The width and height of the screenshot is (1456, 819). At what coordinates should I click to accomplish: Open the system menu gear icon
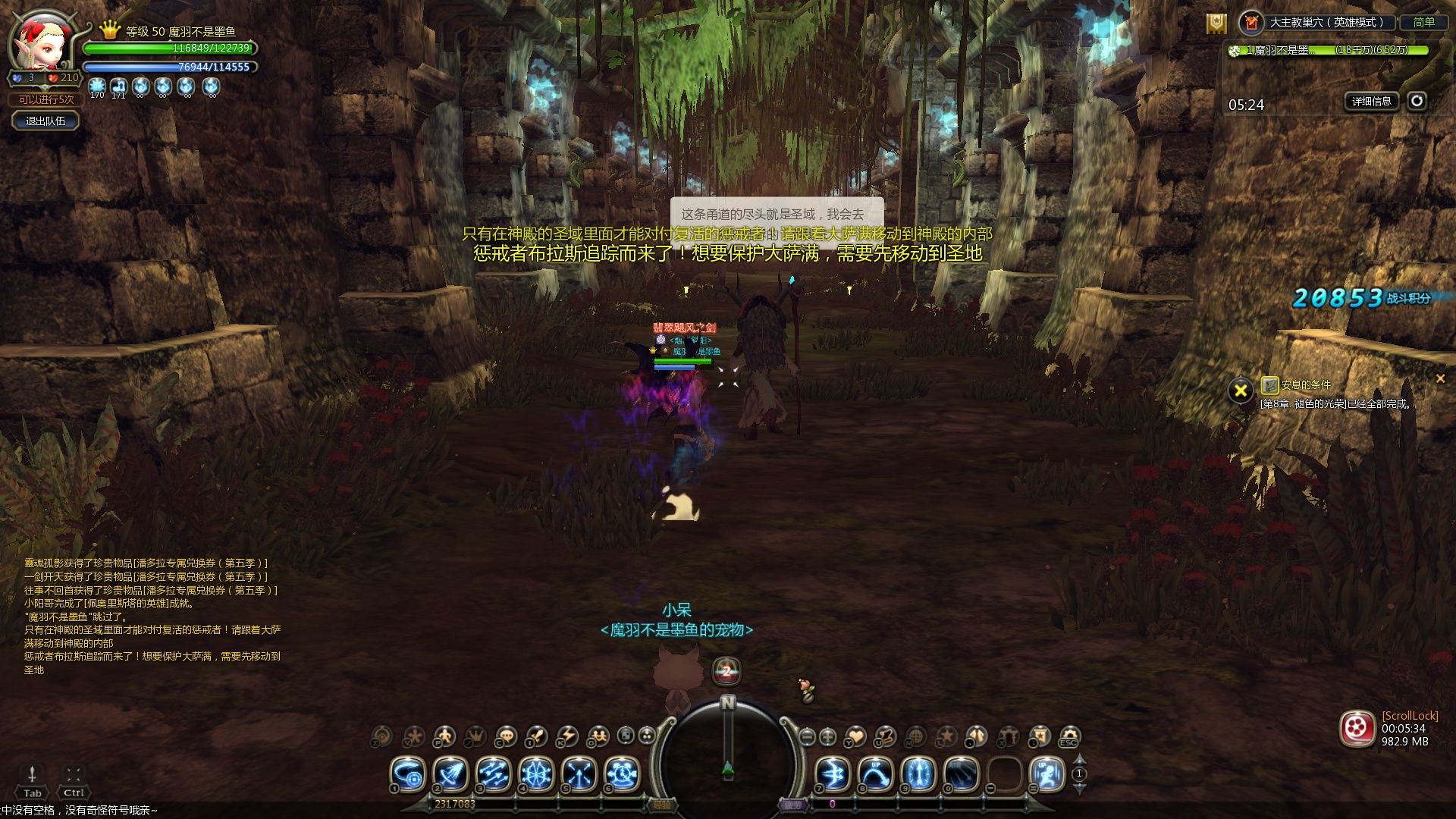(x=1069, y=736)
